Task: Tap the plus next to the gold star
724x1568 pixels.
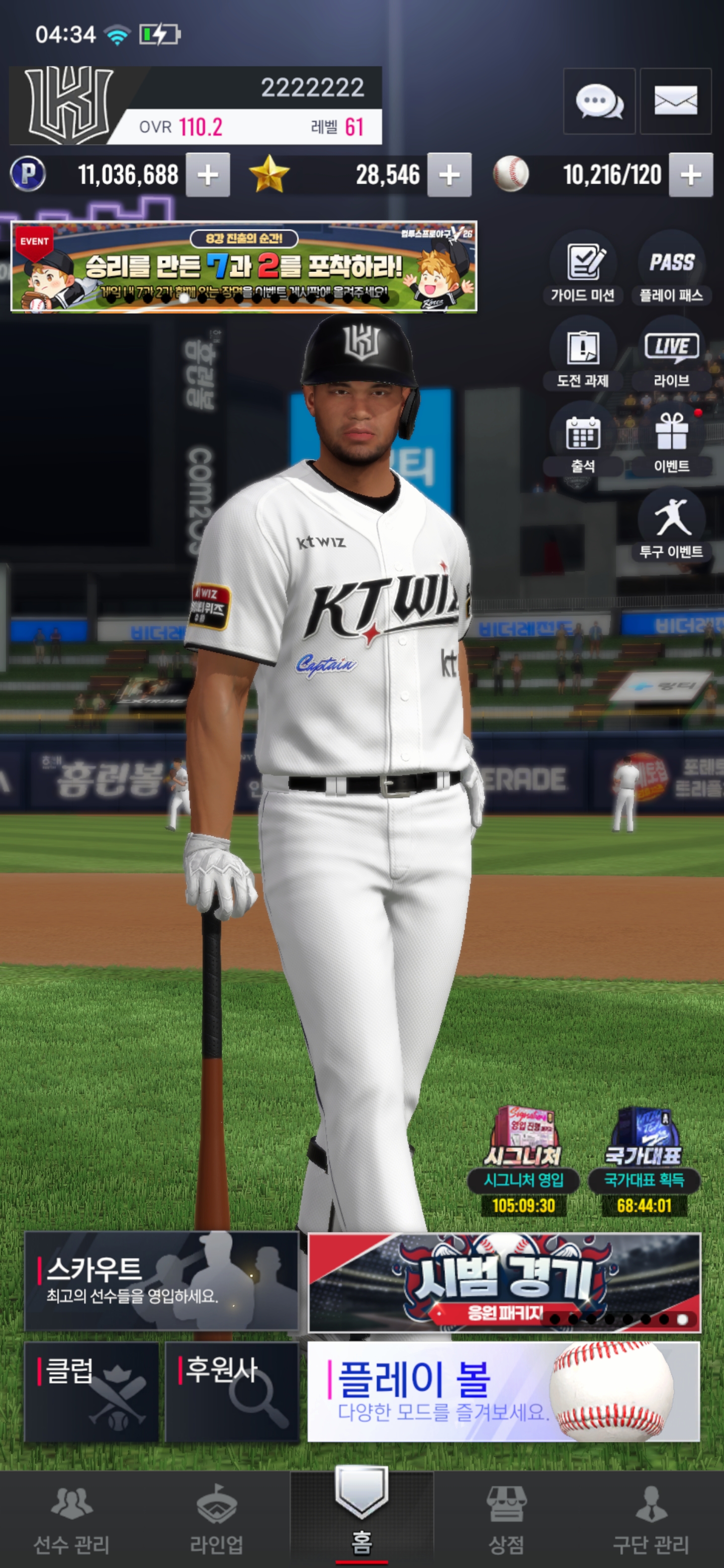Action: (449, 175)
